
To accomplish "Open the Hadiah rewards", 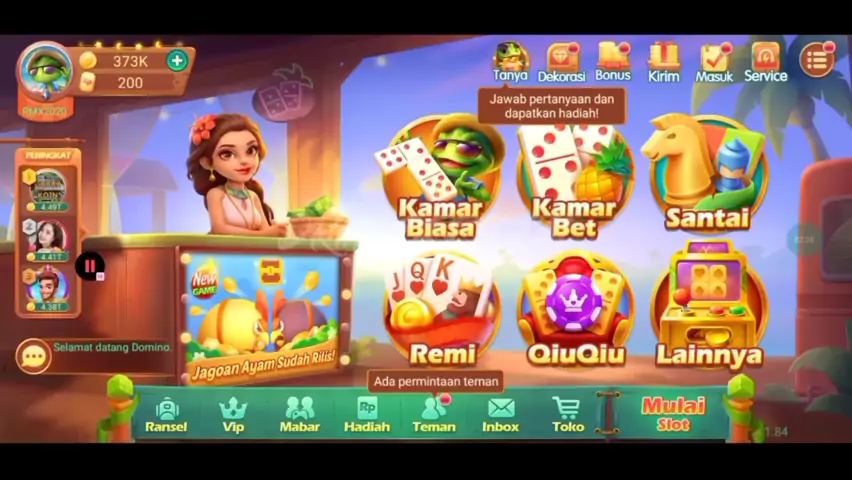I will pyautogui.click(x=367, y=414).
